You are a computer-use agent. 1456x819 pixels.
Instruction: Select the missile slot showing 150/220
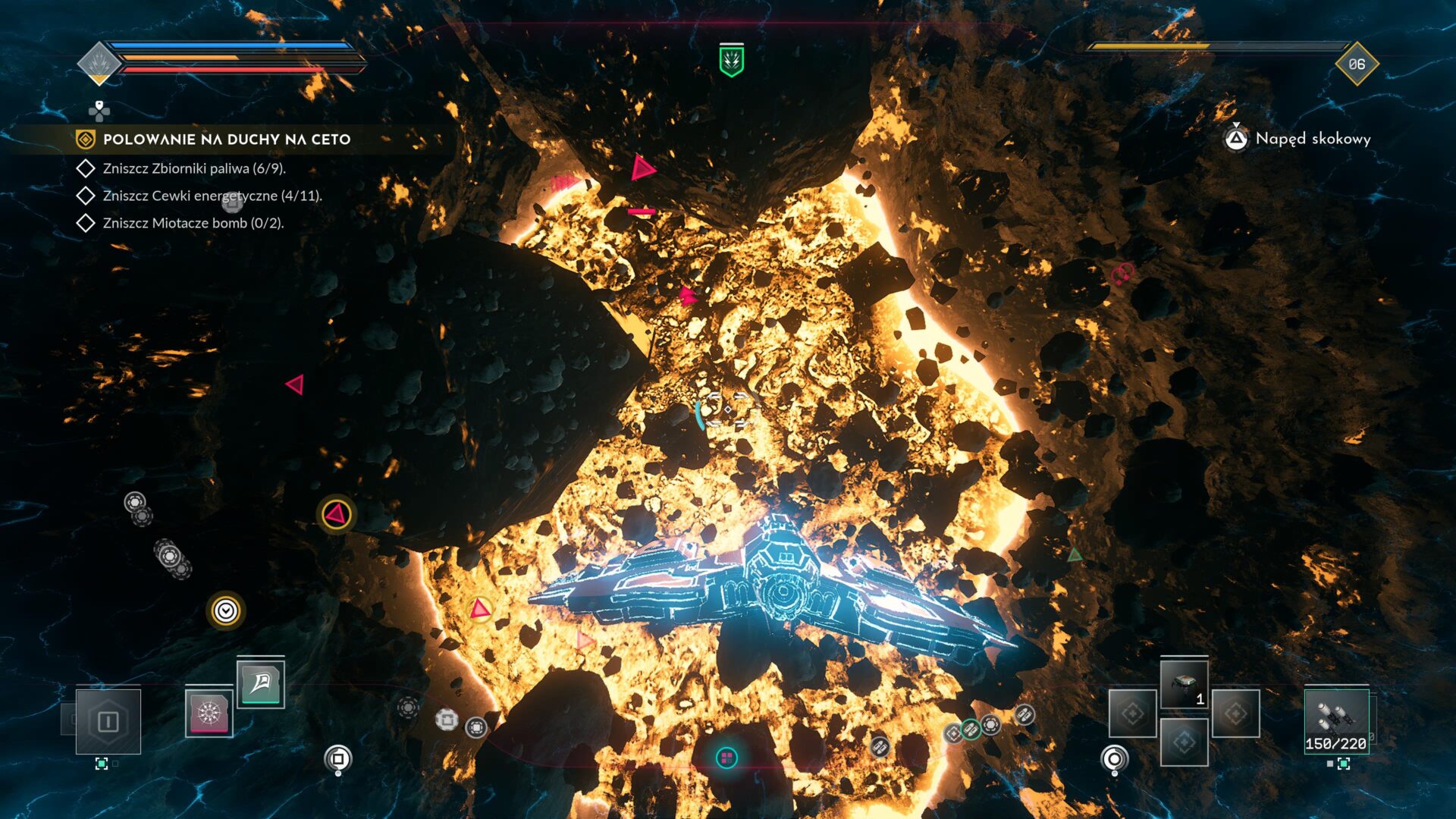coord(1336,721)
